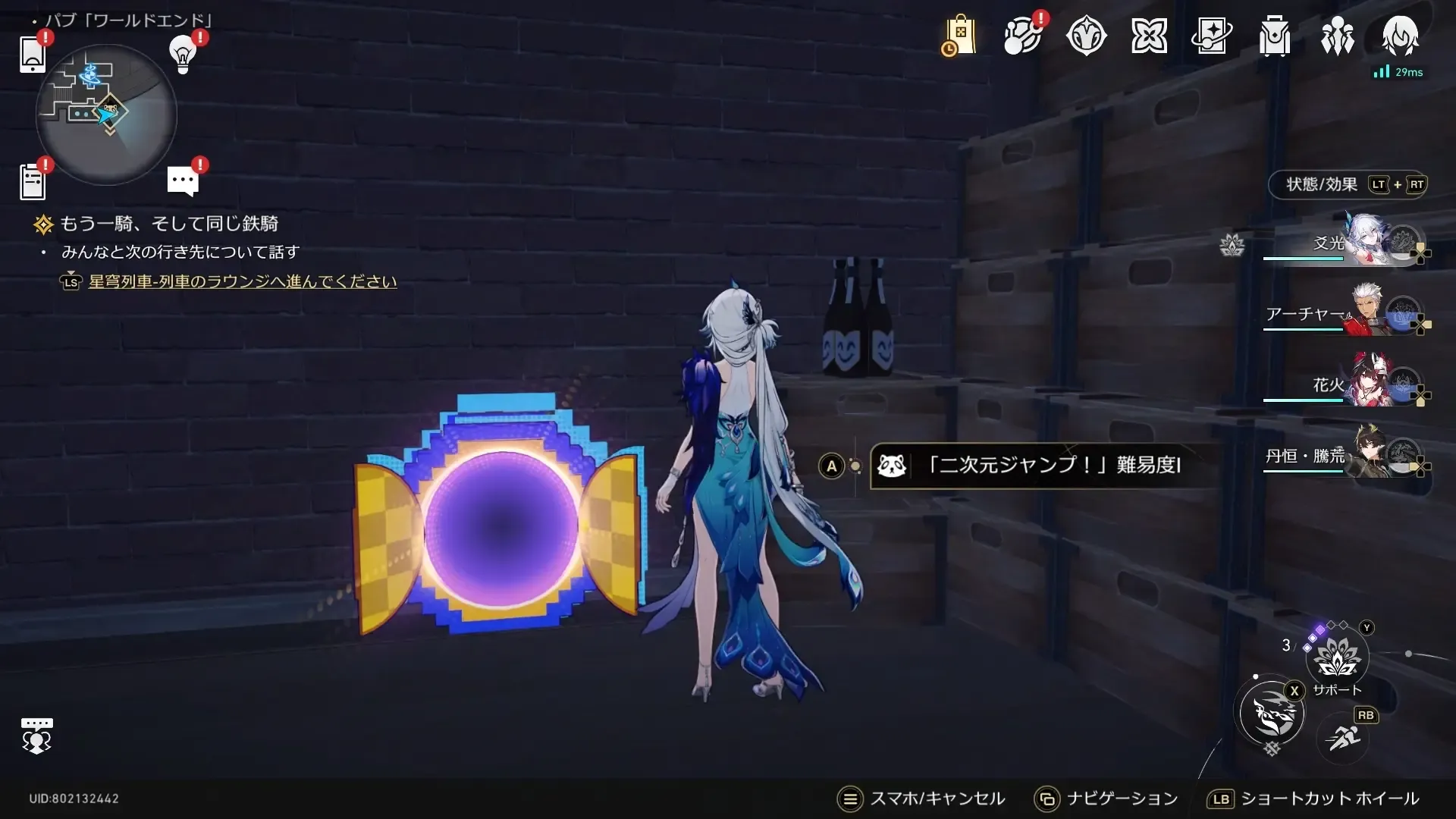The height and width of the screenshot is (819, 1456).
Task: Open the character roster icon (three figures)
Action: pos(1336,34)
